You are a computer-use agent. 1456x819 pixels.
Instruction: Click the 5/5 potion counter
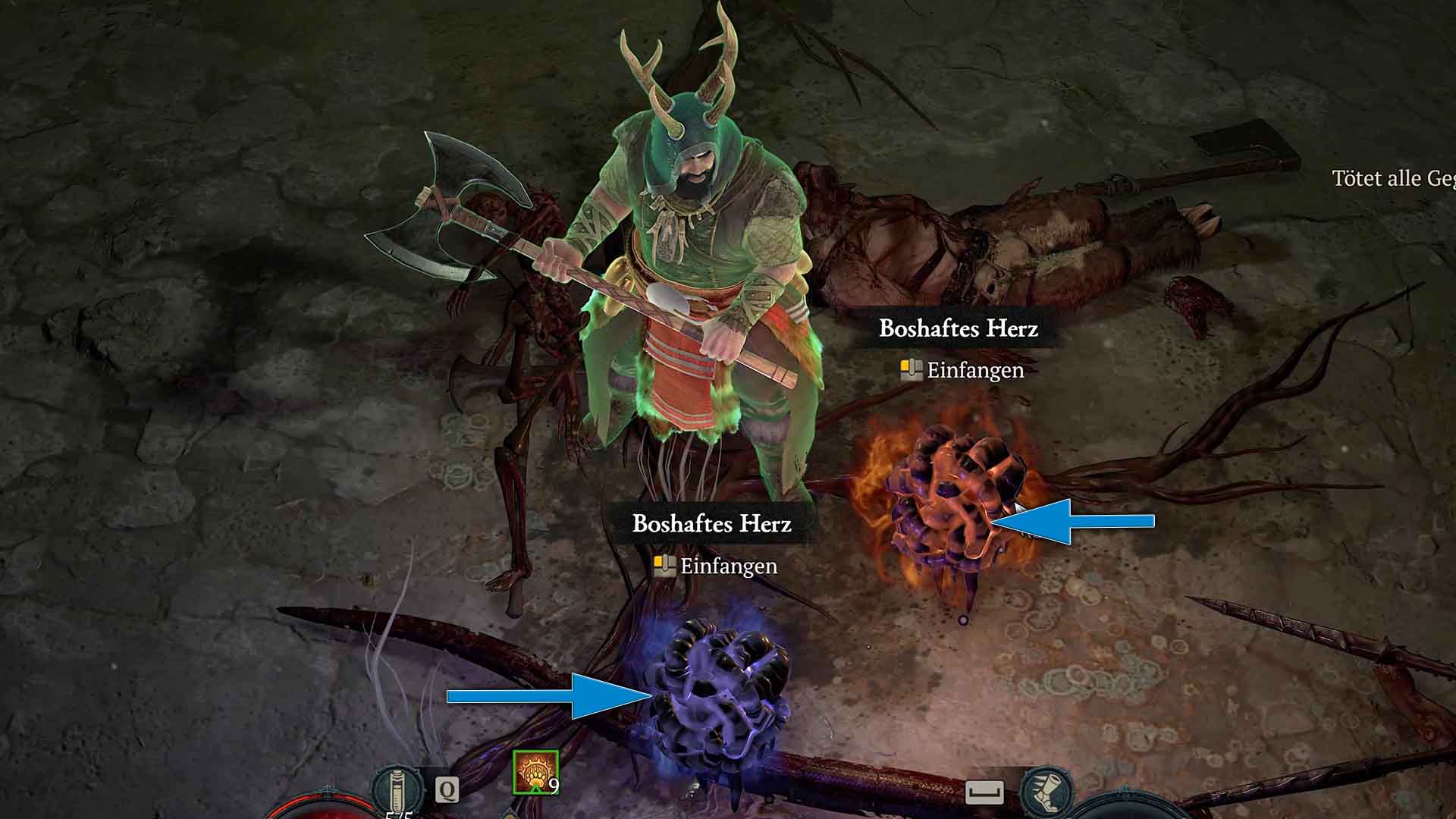pyautogui.click(x=397, y=817)
